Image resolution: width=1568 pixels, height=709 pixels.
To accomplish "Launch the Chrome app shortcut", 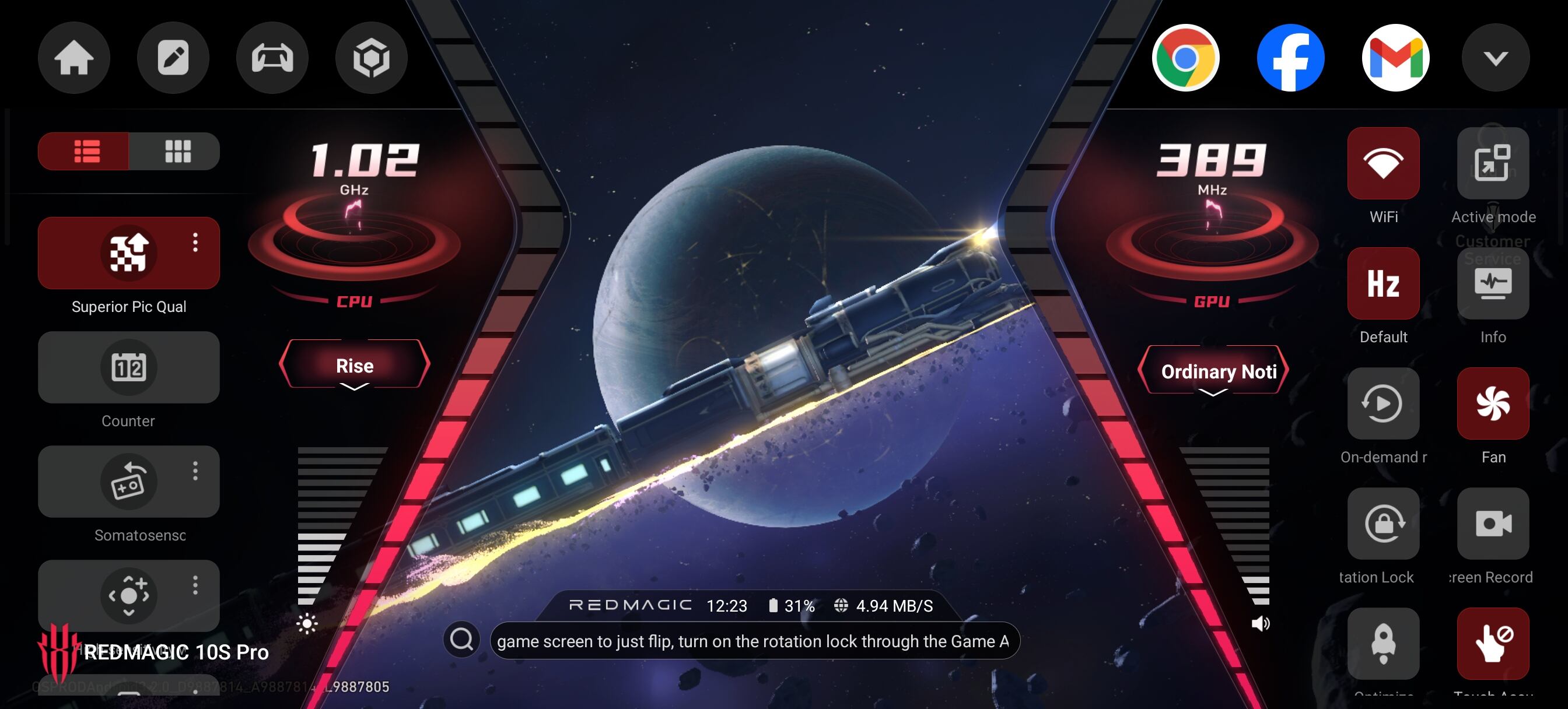I will [1185, 58].
